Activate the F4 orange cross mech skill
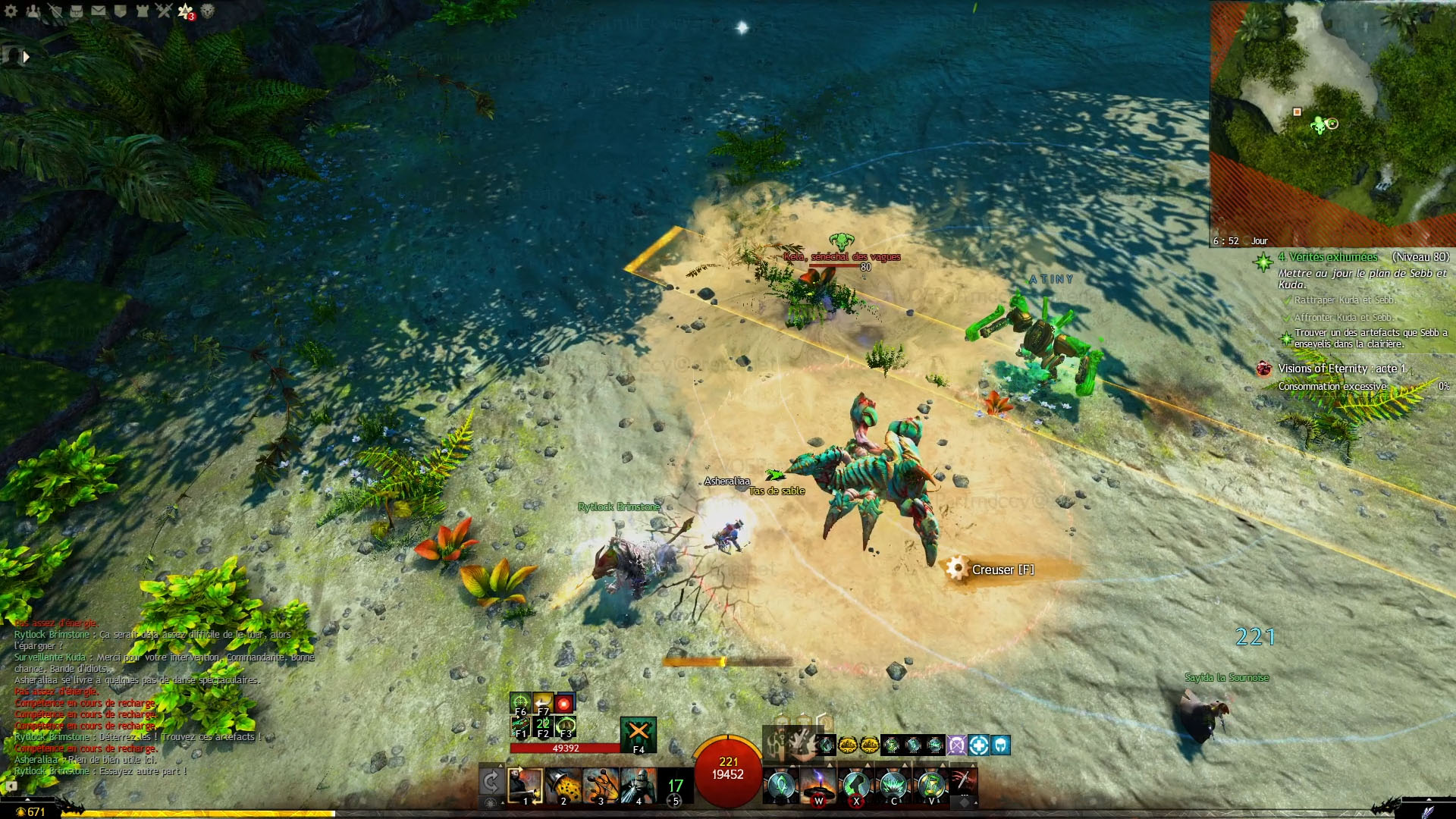The image size is (1456, 819). point(638,733)
